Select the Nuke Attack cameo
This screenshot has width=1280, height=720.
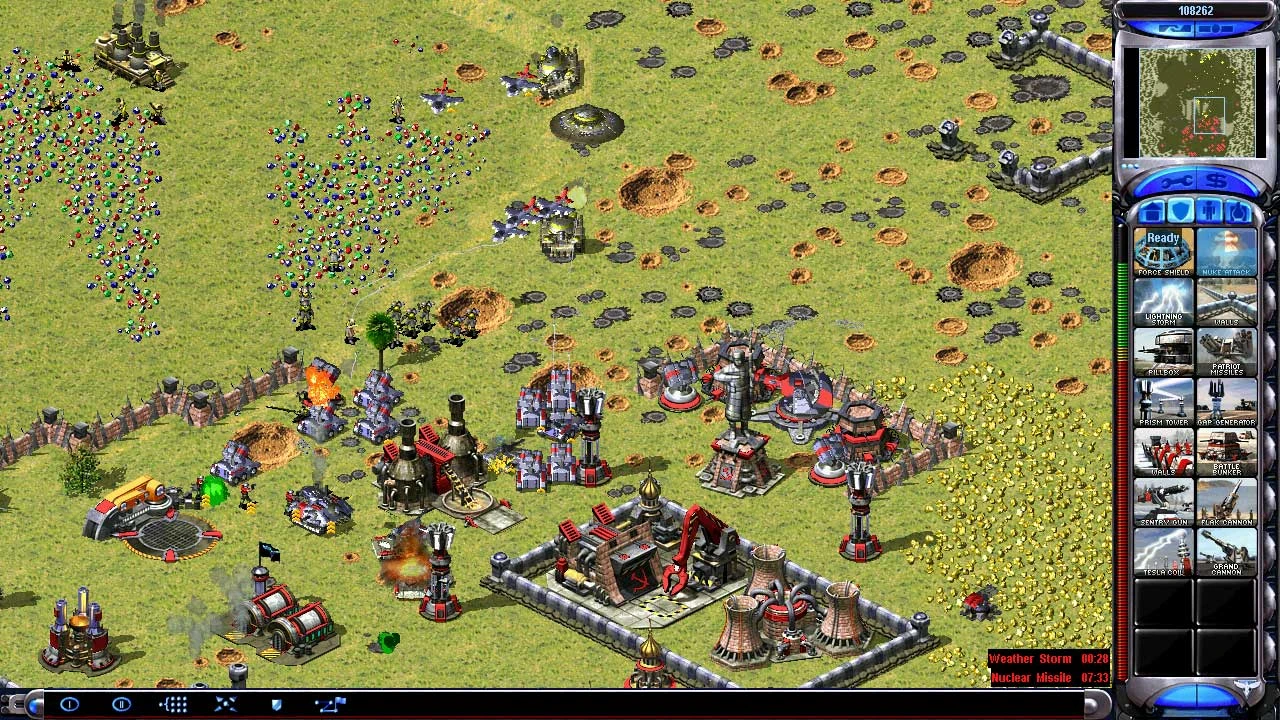click(x=1227, y=253)
